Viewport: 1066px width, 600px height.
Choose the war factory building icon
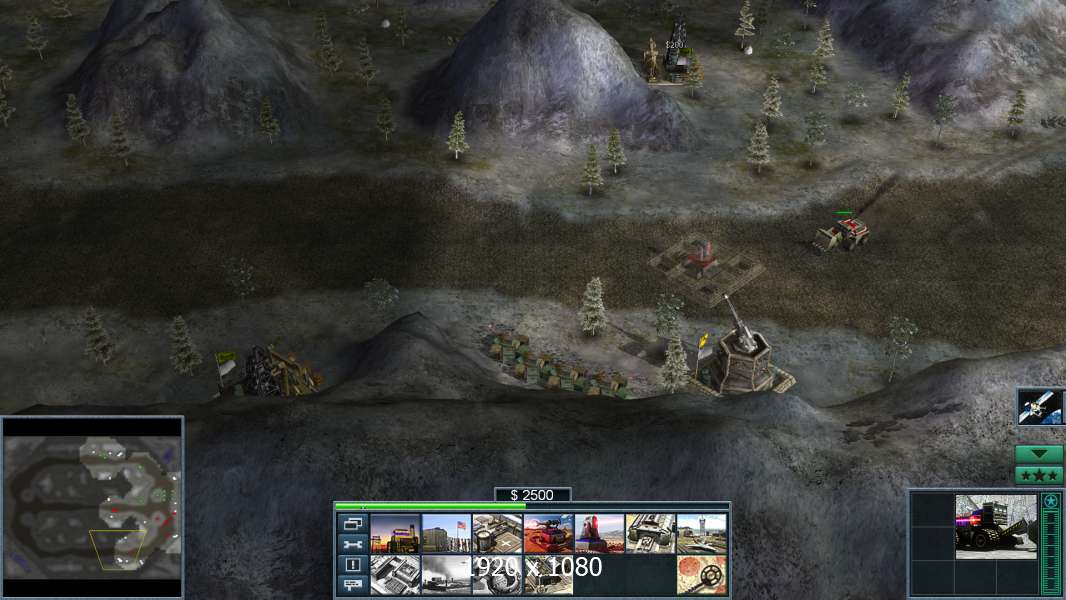[650, 534]
